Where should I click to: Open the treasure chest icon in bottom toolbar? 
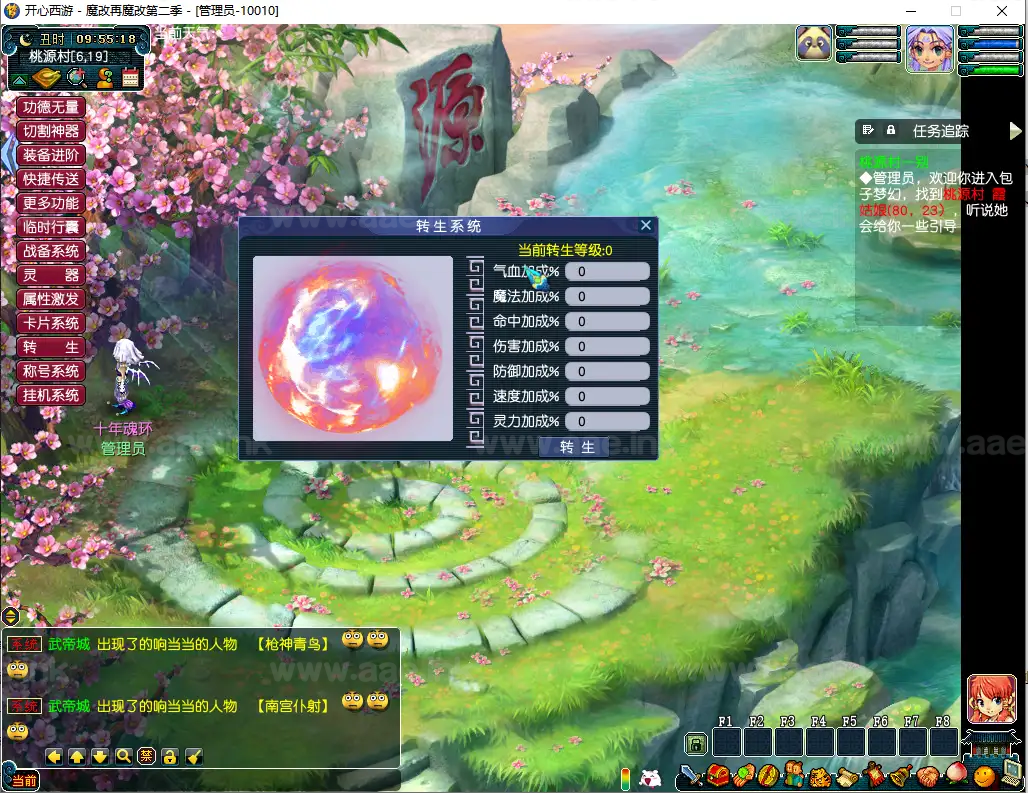718,775
